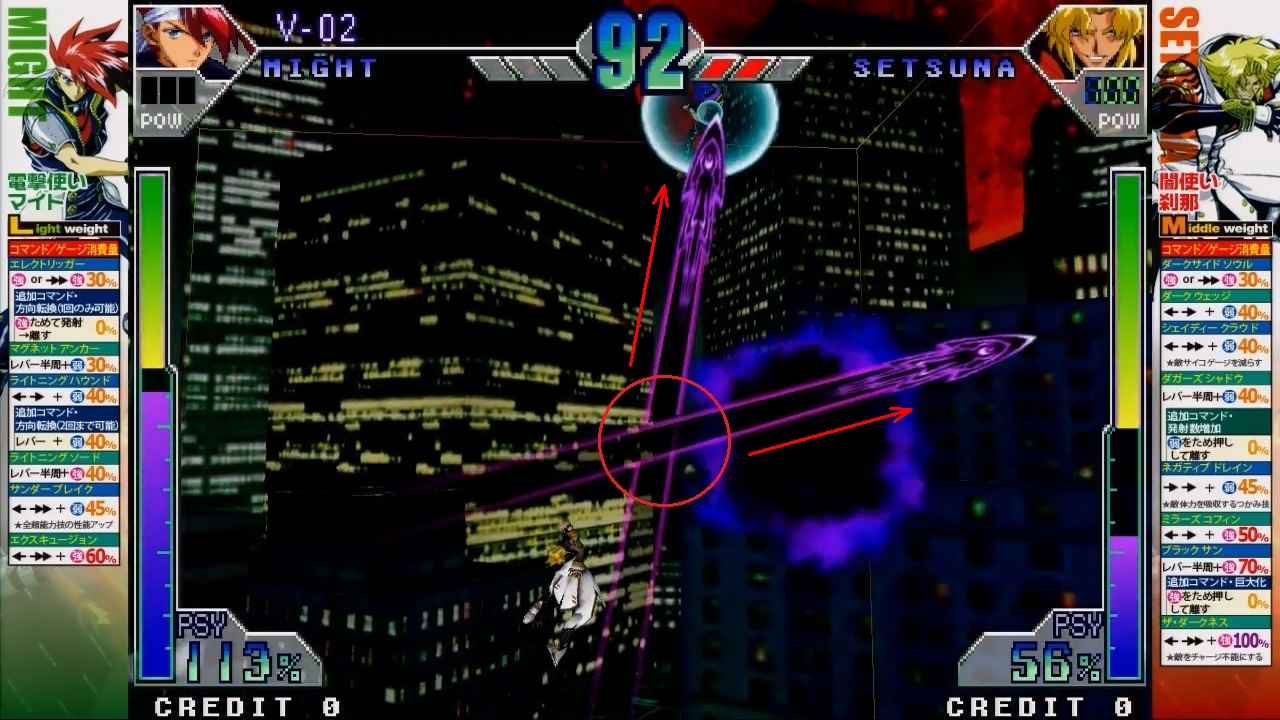Select Setsuna's character portrait
Viewport: 1280px width, 720px height.
[1087, 38]
